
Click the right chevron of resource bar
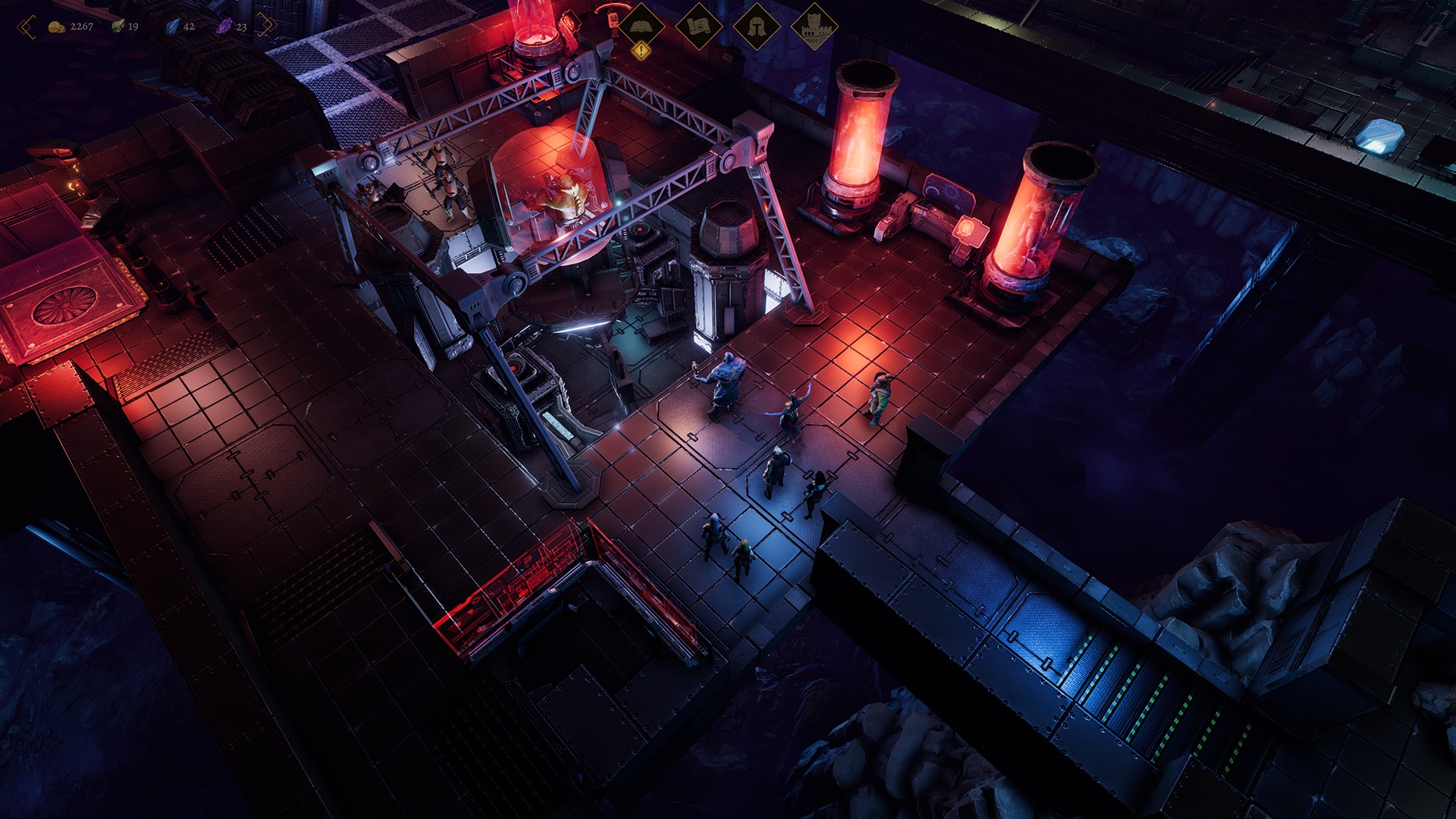pyautogui.click(x=266, y=26)
